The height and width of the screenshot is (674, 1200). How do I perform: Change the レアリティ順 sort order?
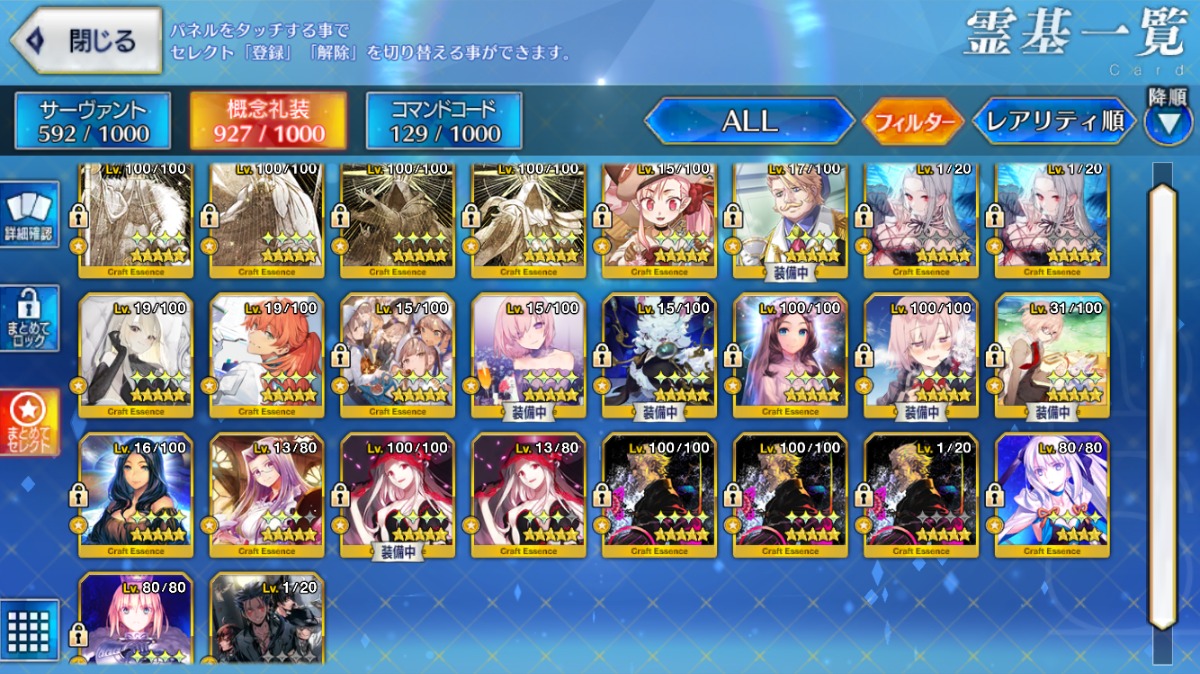1055,122
